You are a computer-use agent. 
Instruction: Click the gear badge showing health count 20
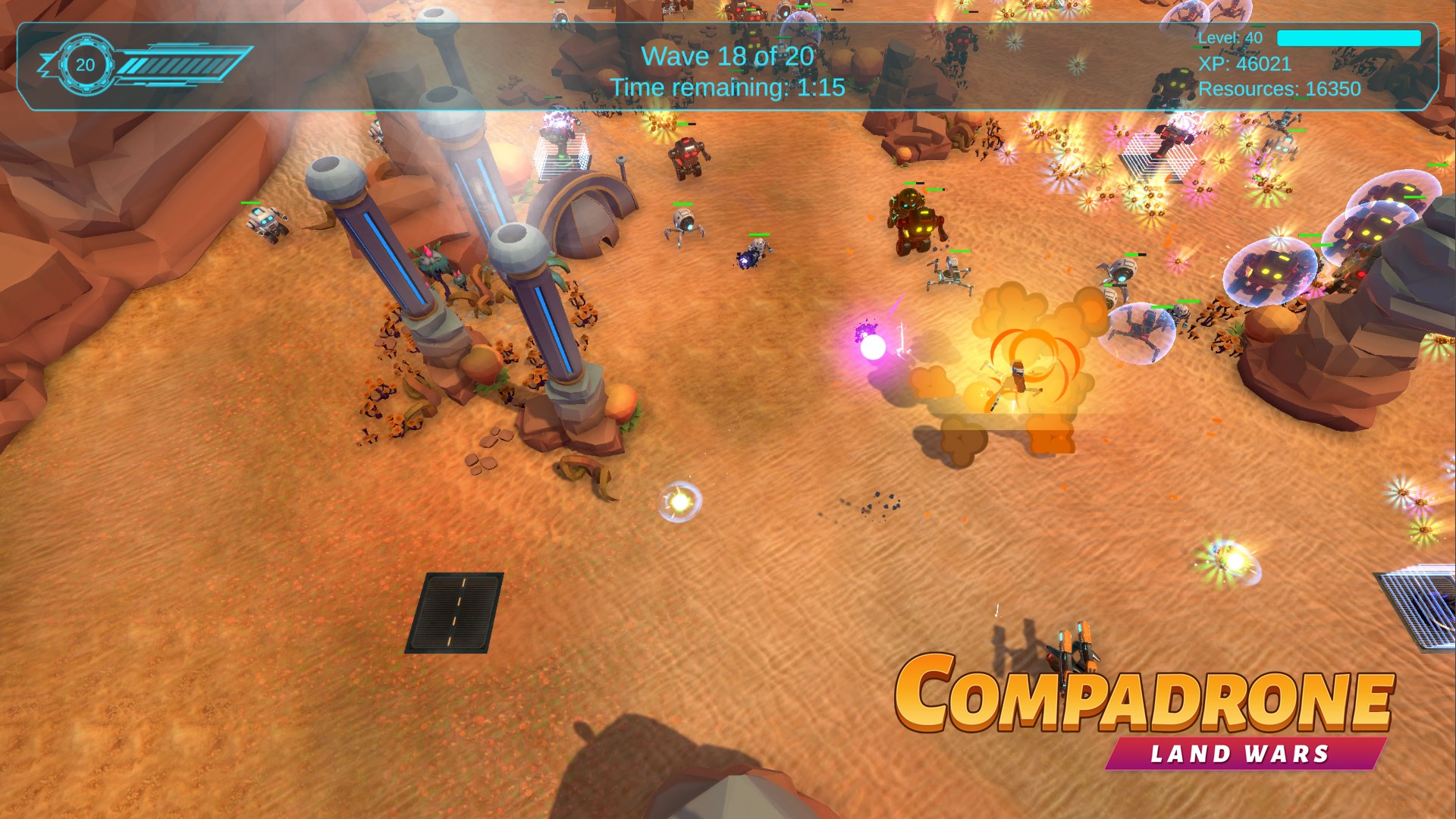pos(85,64)
